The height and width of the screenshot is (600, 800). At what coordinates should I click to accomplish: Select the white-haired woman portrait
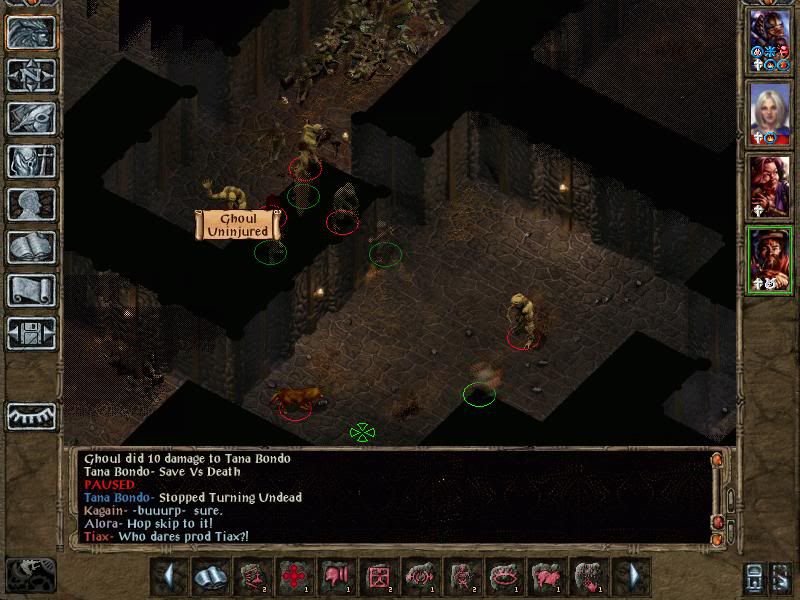(x=770, y=114)
